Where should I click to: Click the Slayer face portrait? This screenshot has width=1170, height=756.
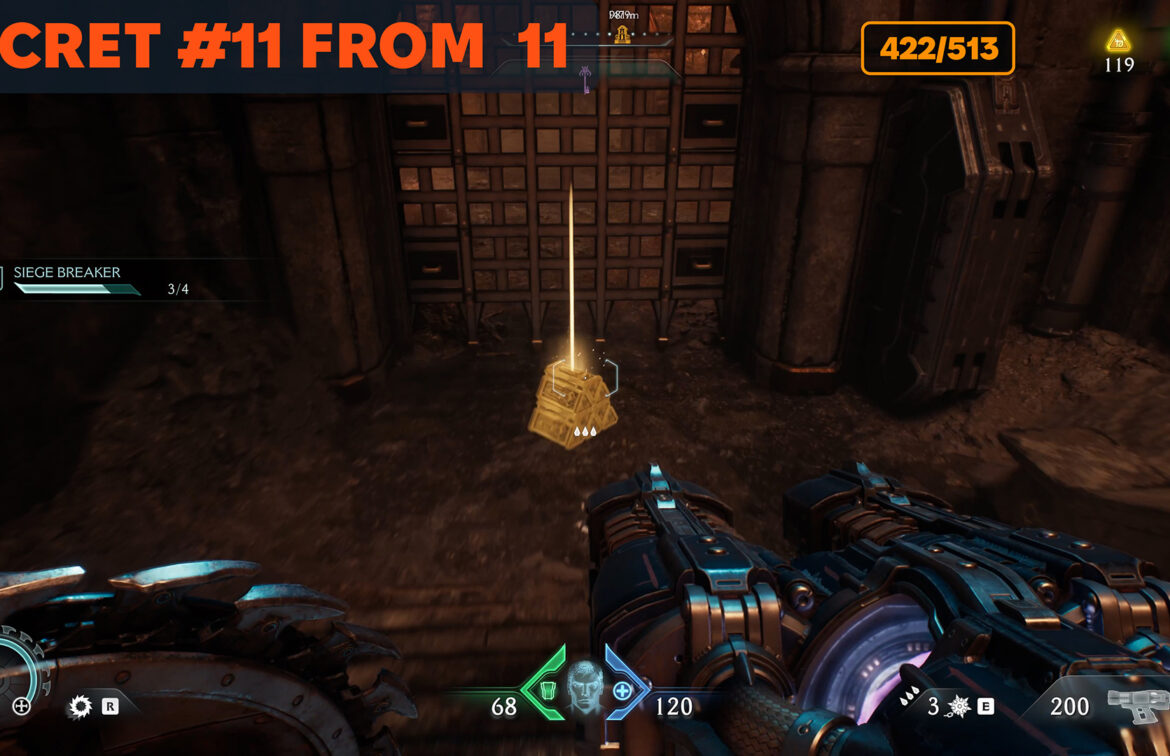[x=585, y=688]
